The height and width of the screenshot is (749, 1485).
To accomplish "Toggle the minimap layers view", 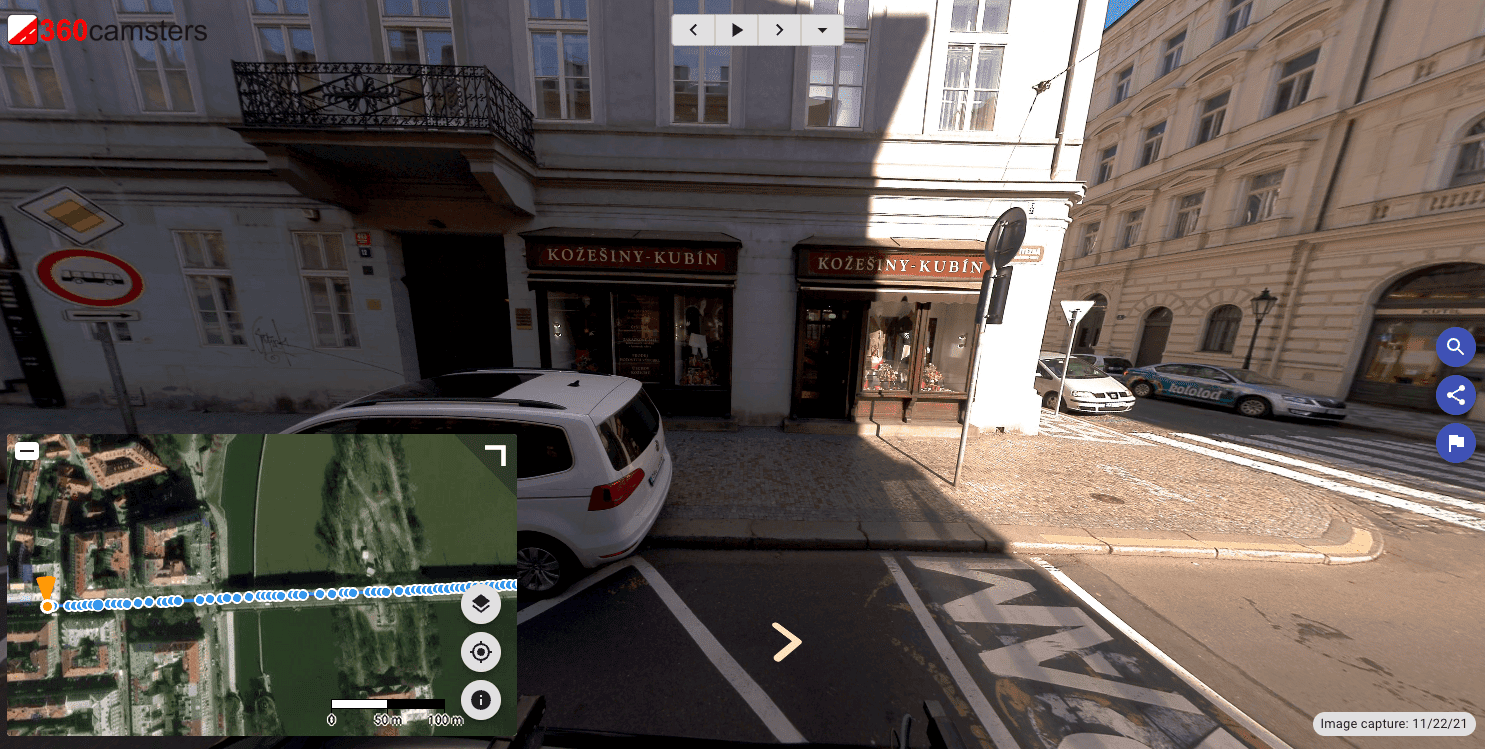I will point(481,604).
